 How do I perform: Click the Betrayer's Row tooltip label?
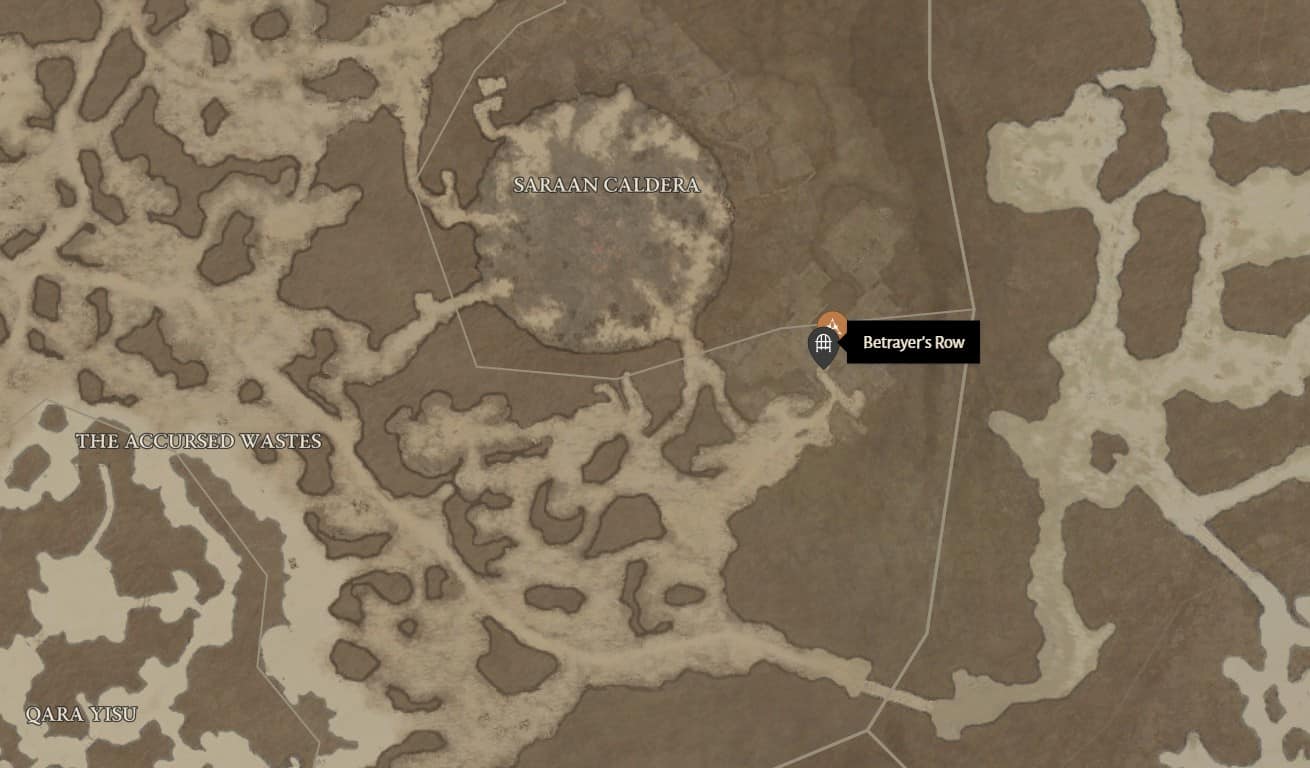pyautogui.click(x=914, y=343)
